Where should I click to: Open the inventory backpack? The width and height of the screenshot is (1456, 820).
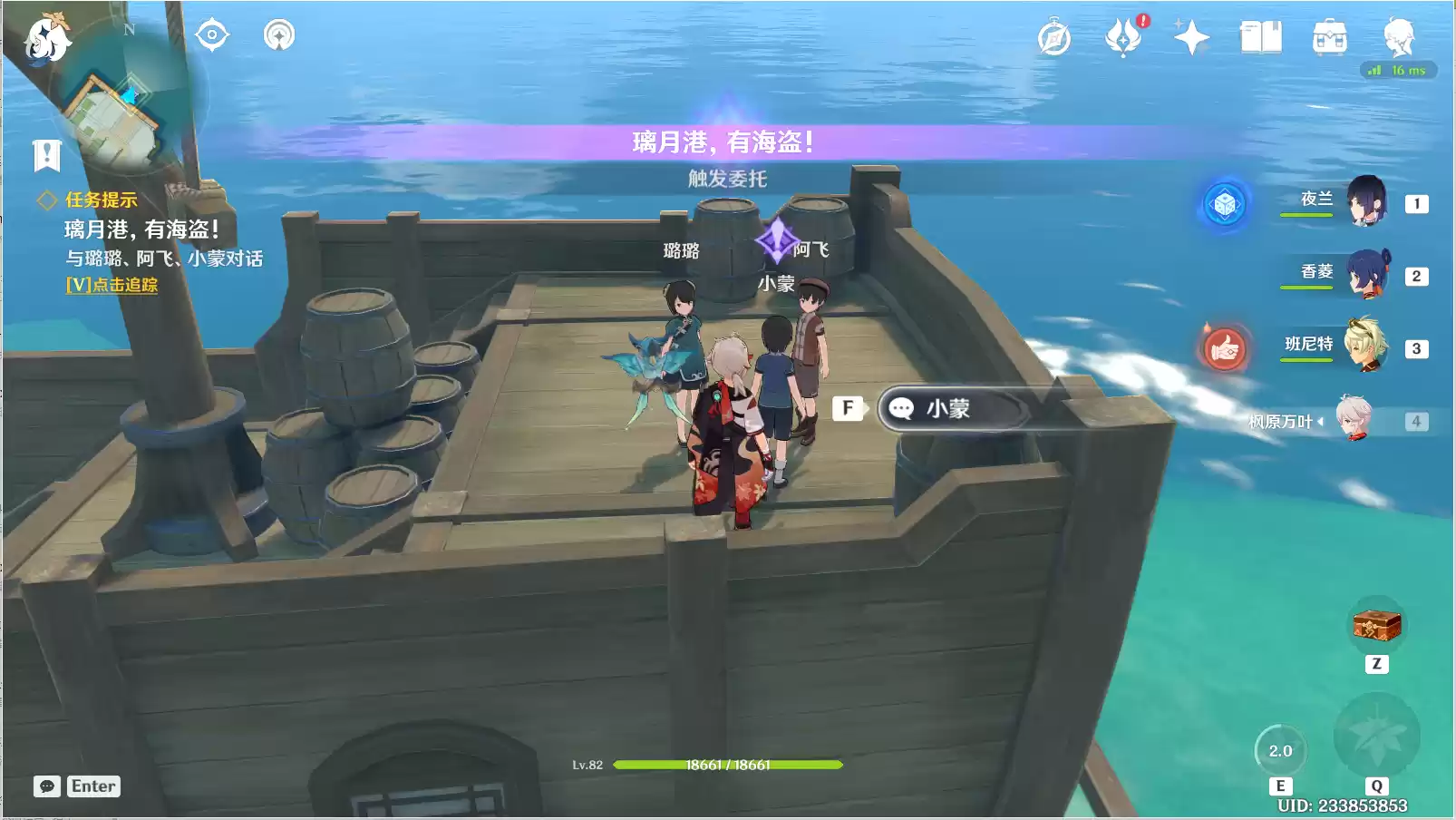(x=1329, y=38)
